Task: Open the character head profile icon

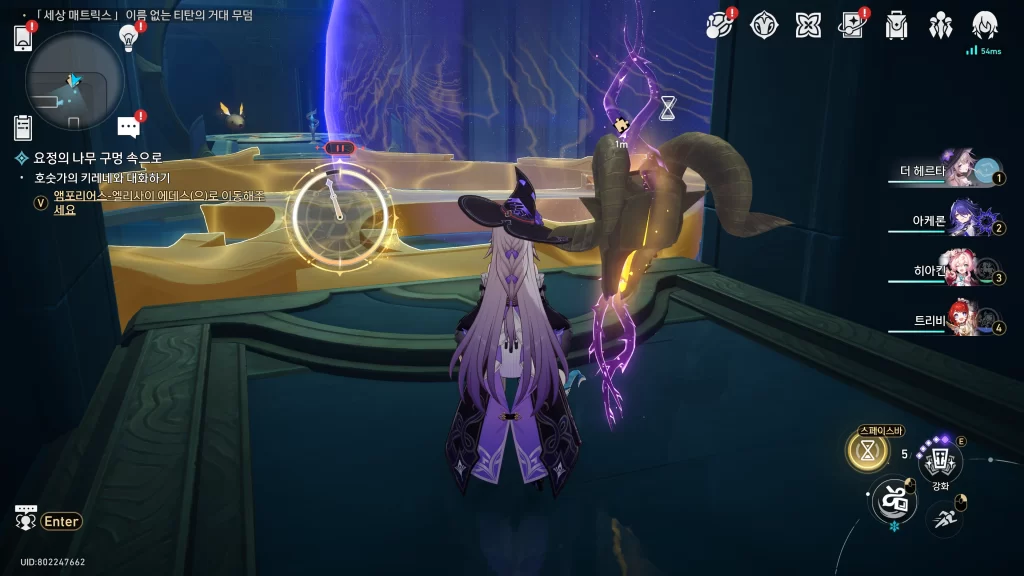Action: point(984,25)
